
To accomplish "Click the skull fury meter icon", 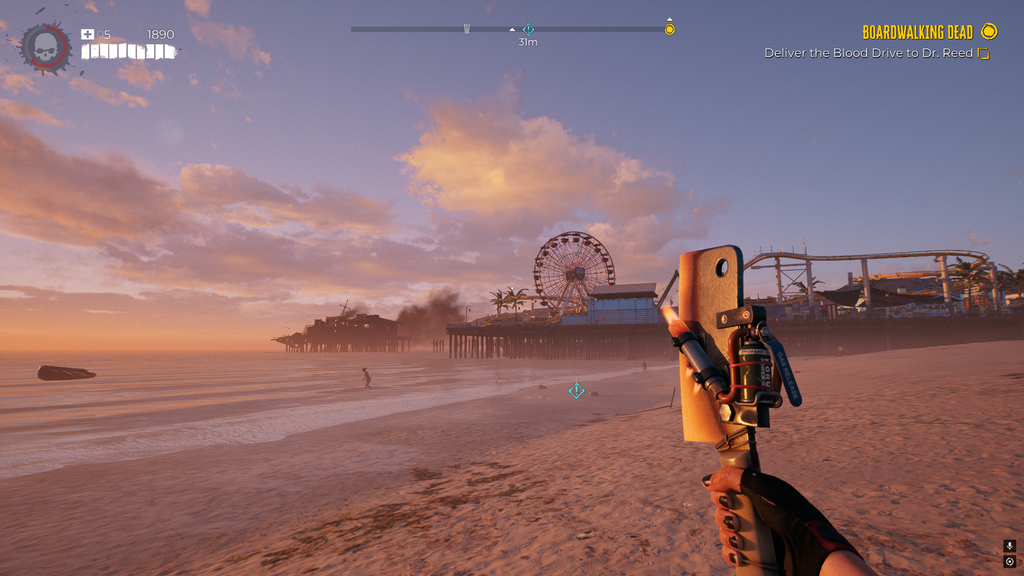I will [46, 46].
